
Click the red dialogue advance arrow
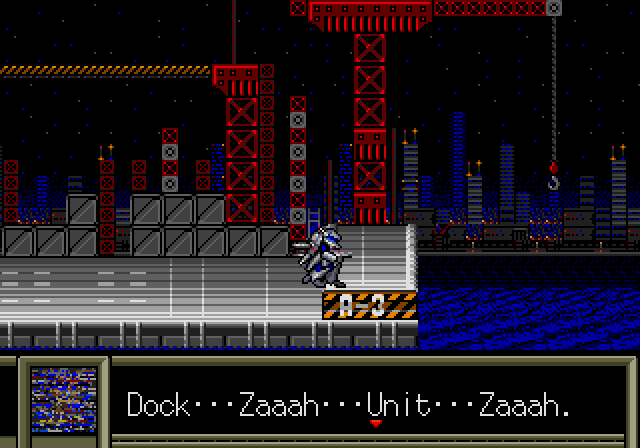(x=376, y=423)
